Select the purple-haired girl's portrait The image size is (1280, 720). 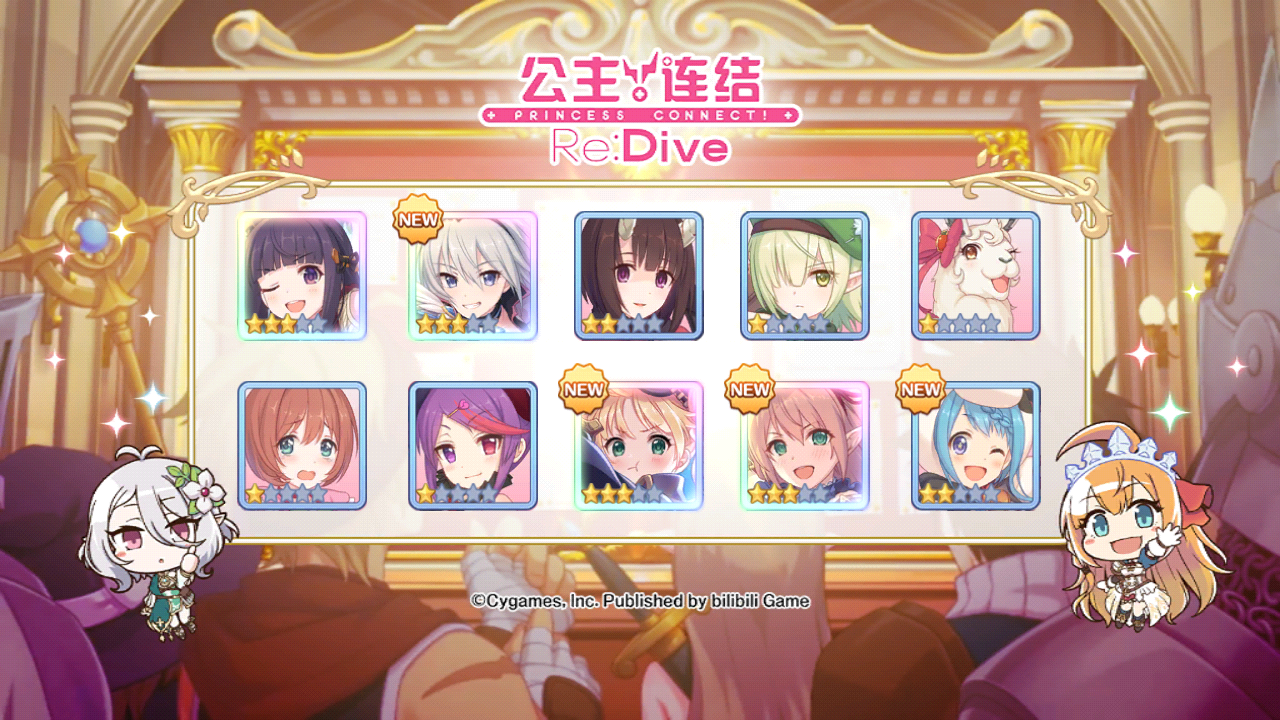coord(472,445)
